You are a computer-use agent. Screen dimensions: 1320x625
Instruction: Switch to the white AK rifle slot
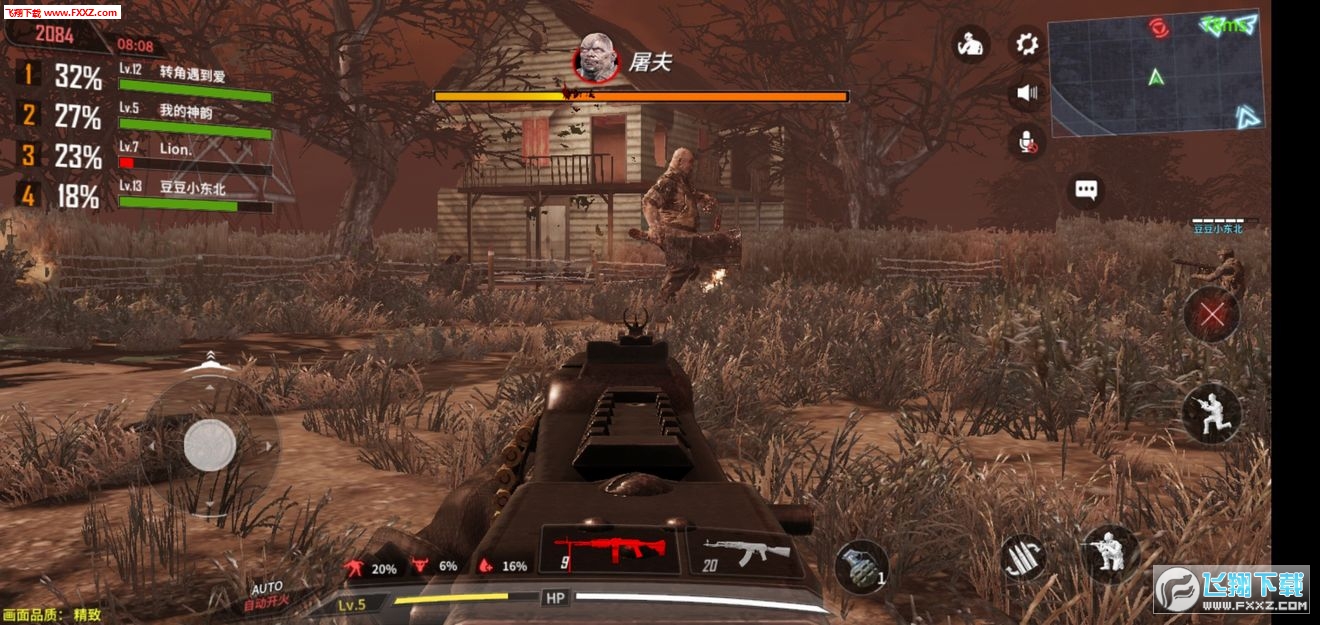coord(745,552)
